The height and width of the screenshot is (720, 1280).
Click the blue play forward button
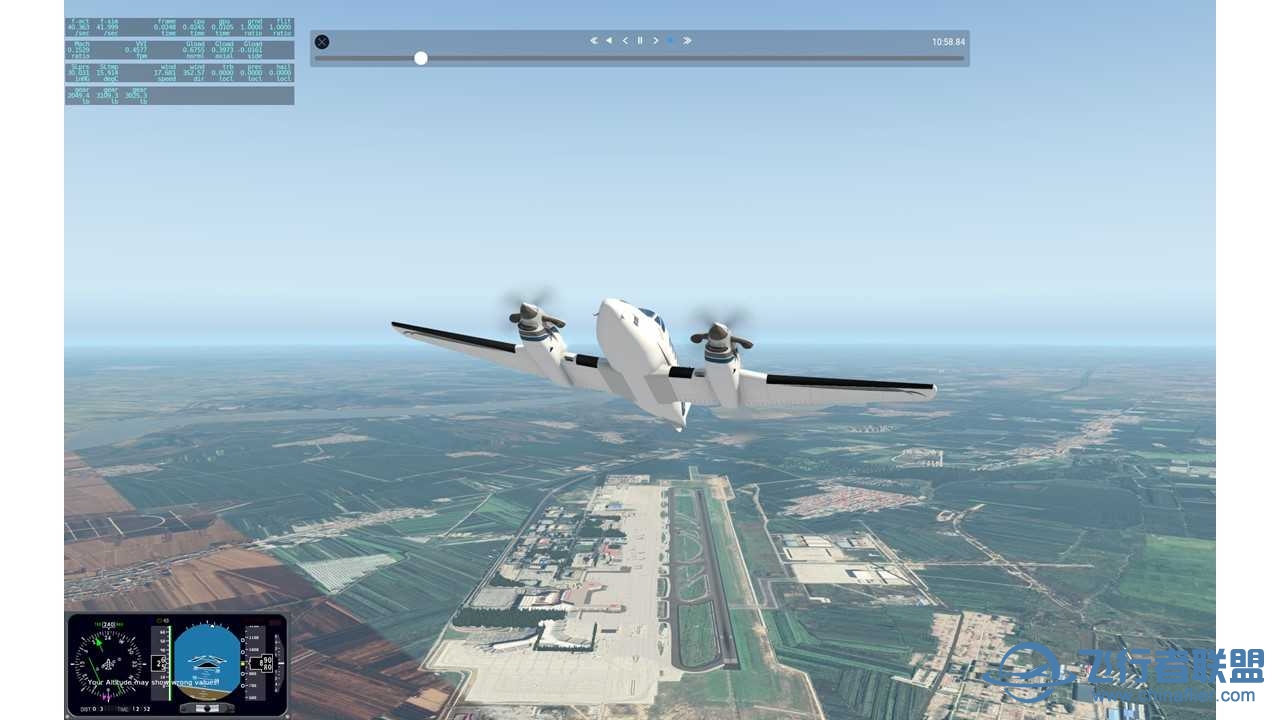[671, 41]
